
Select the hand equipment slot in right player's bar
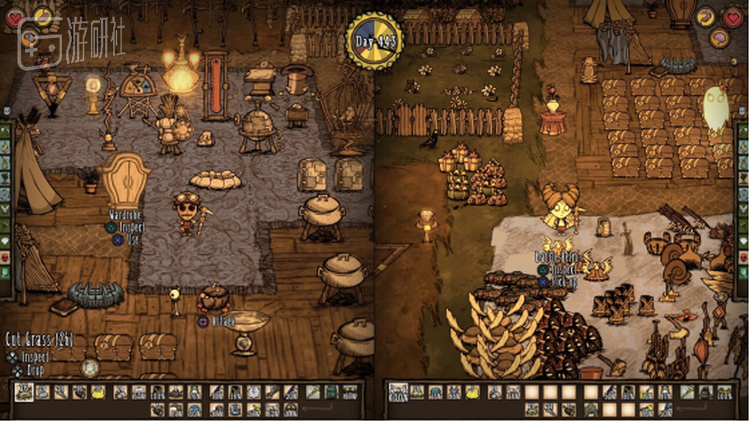tap(687, 392)
